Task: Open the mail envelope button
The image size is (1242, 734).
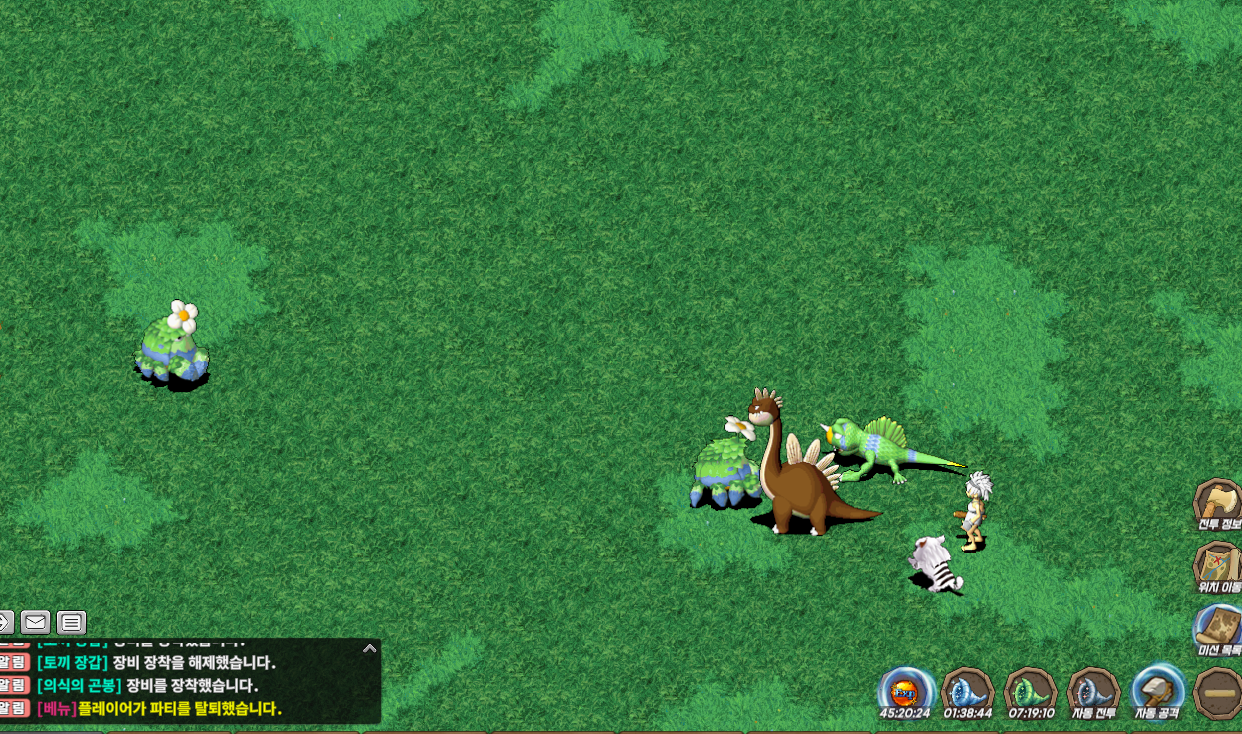Action: (x=35, y=623)
